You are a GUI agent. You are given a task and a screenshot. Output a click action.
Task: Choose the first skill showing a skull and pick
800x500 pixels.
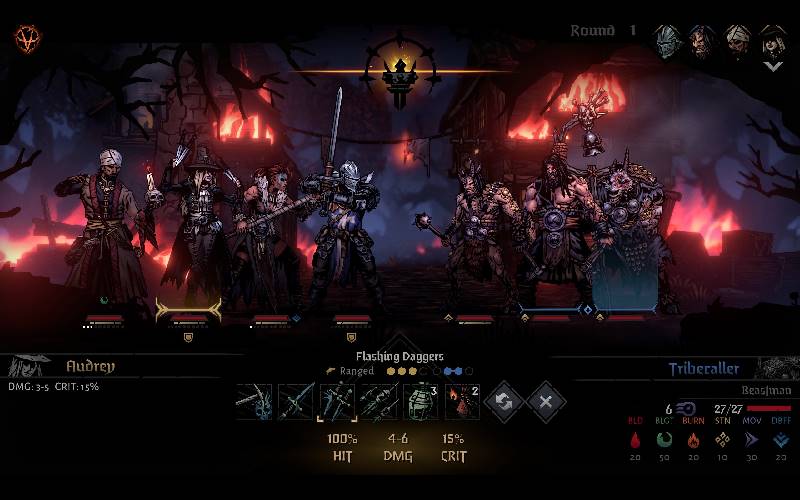(254, 402)
